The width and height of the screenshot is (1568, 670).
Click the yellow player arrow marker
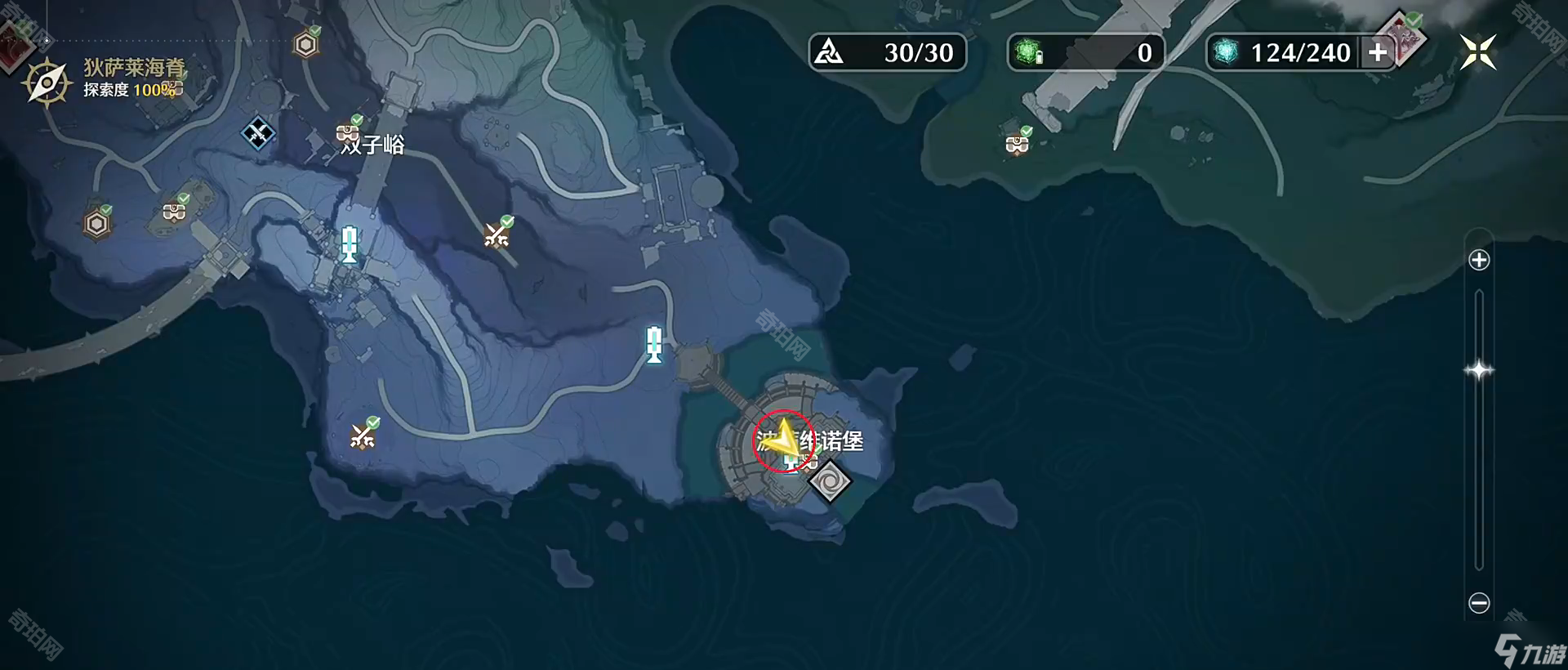point(782,439)
